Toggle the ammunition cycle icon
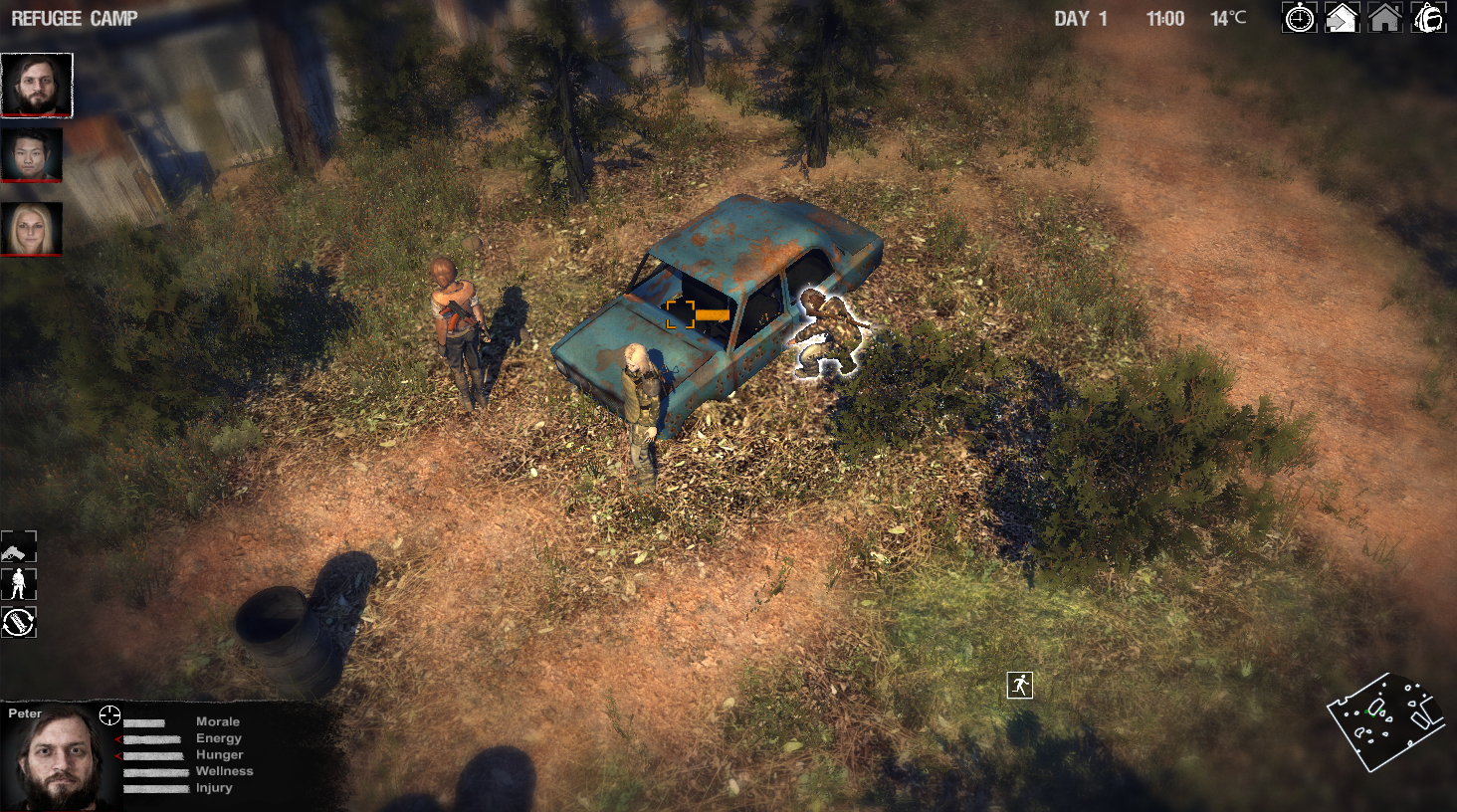 [x=18, y=623]
